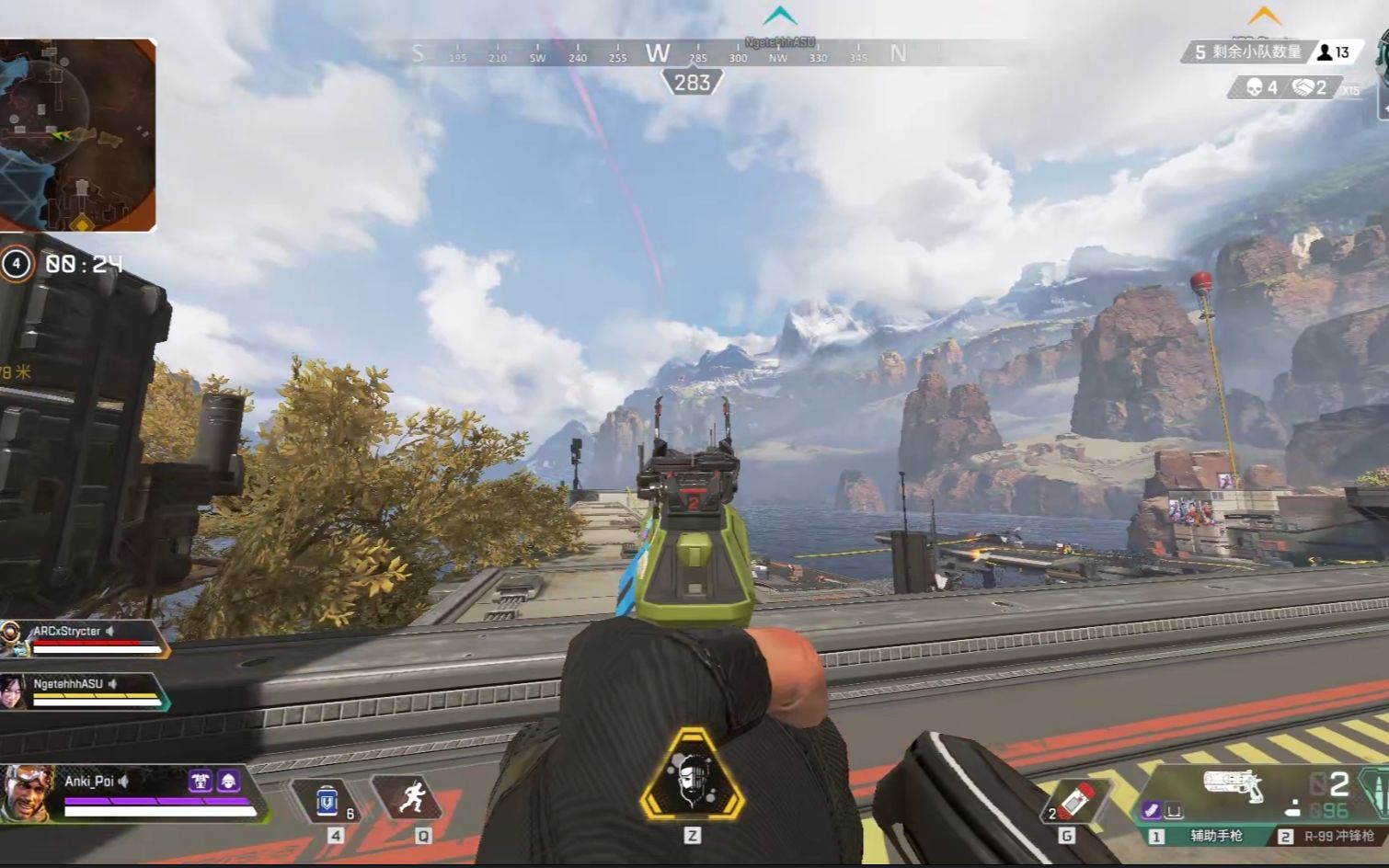Click the squads remaining 剩余小队数量 counter
Viewport: 1389px width, 868px height.
point(1247,52)
